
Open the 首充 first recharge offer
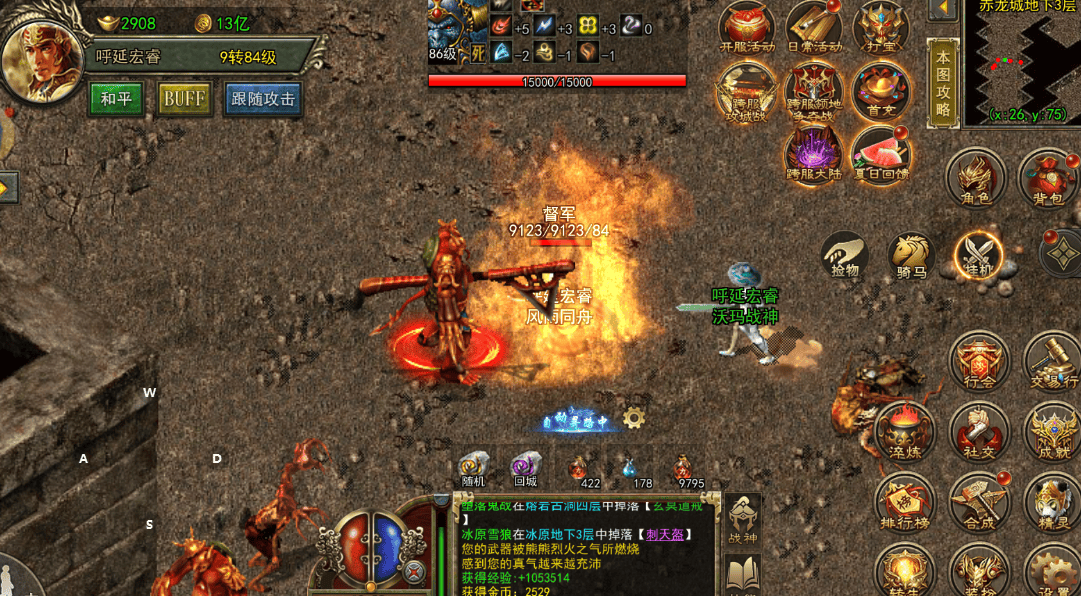(881, 91)
